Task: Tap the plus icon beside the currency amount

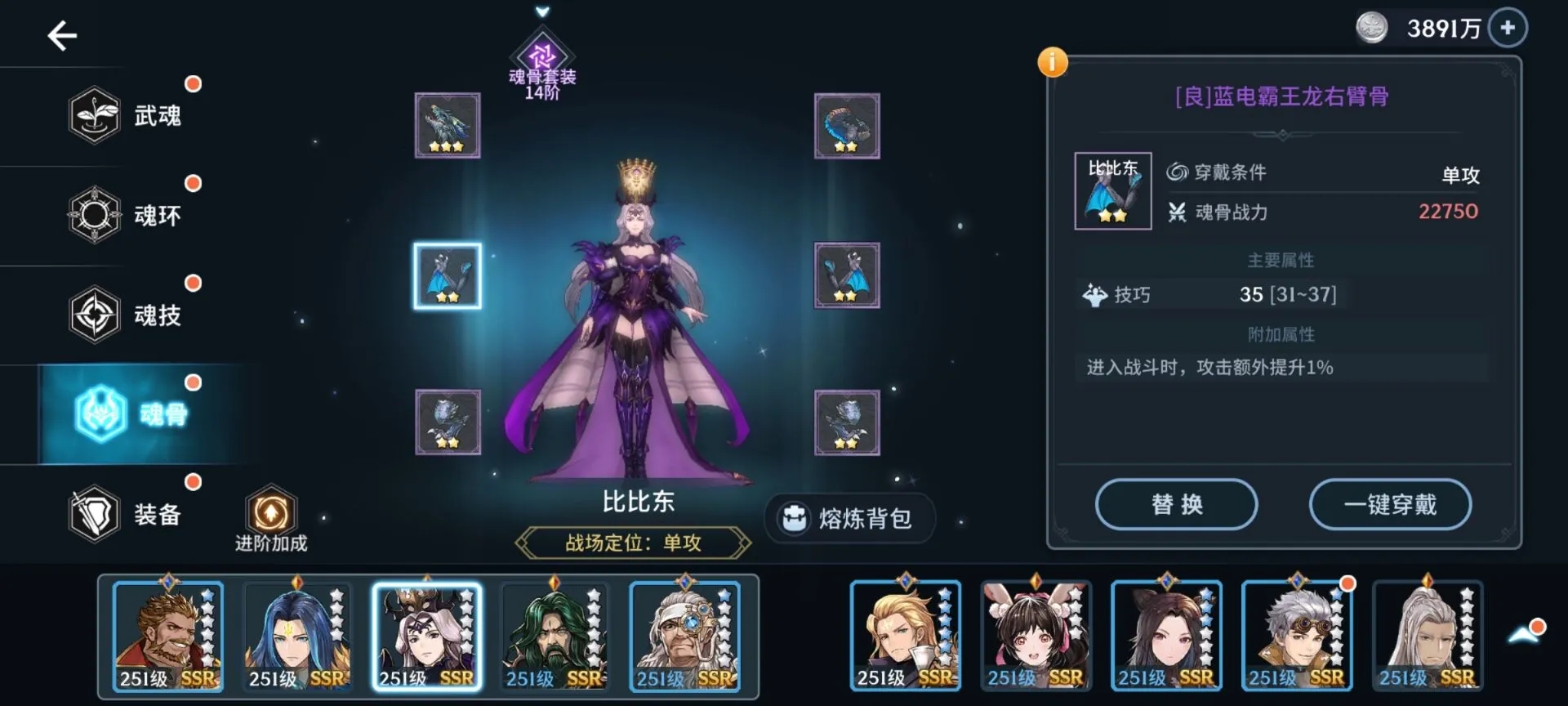Action: [1507, 29]
